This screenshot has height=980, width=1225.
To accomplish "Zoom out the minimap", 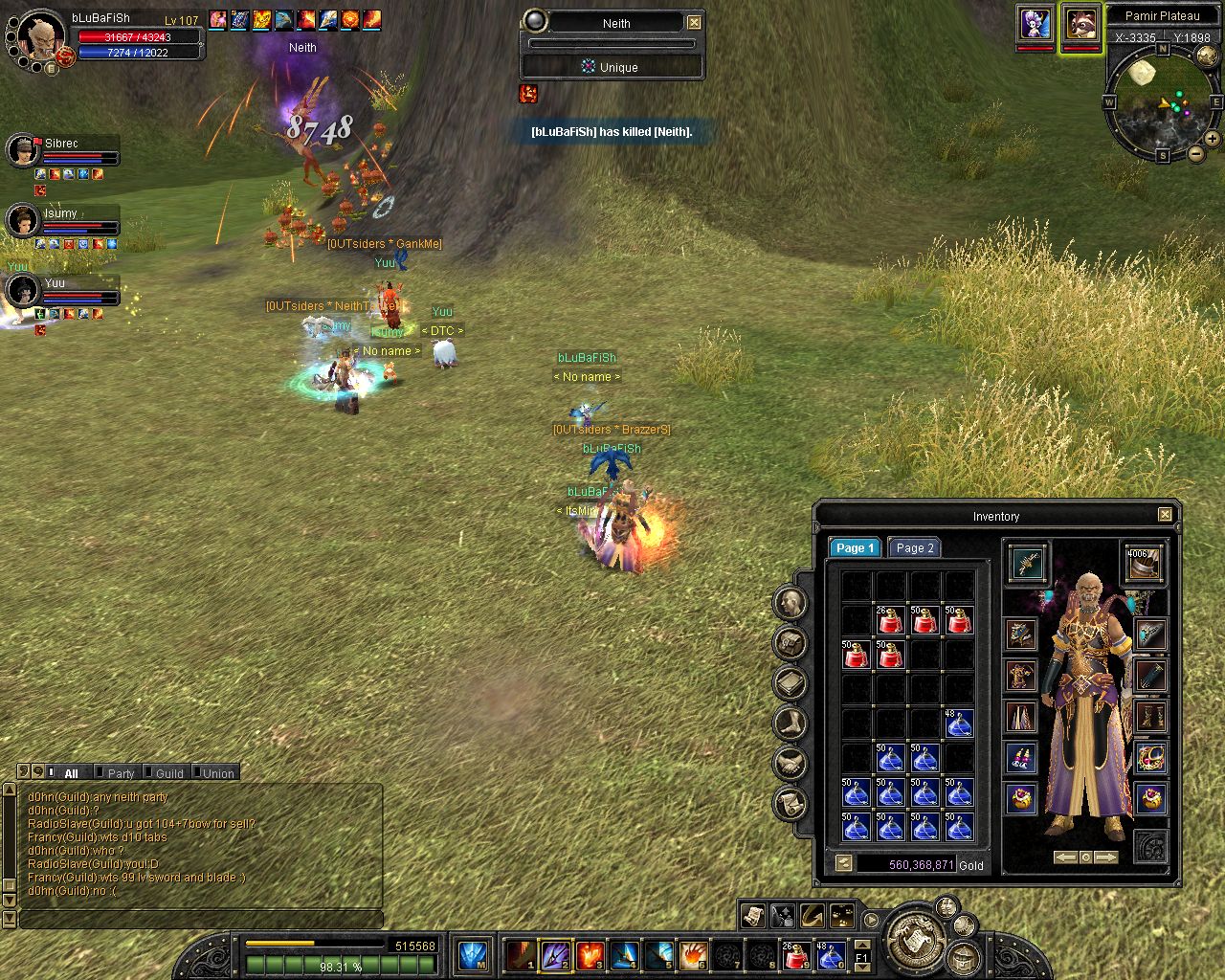I will coord(1195,153).
